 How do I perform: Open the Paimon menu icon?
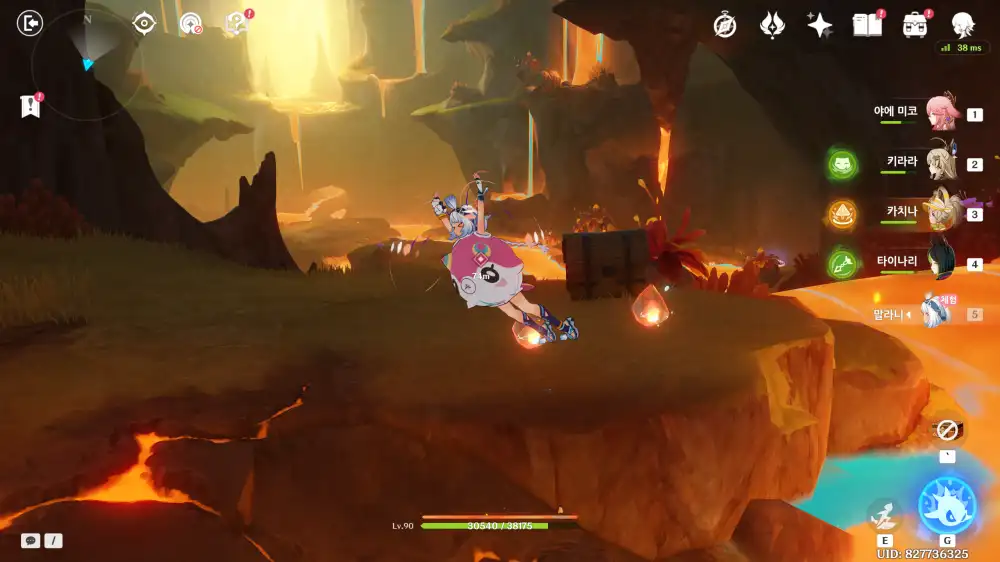[962, 25]
